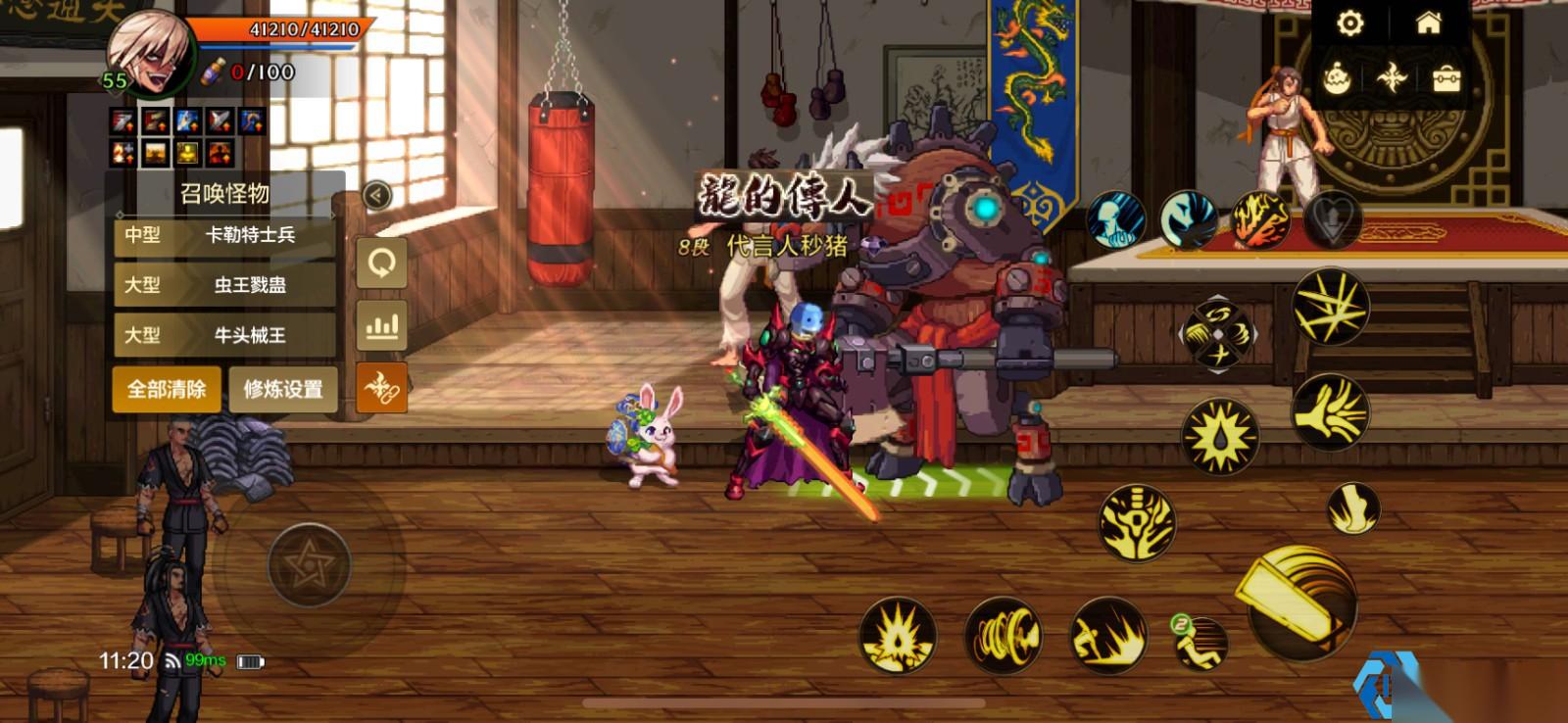Activate the spiral whirlwind skill icon

pyautogui.click(x=1003, y=637)
